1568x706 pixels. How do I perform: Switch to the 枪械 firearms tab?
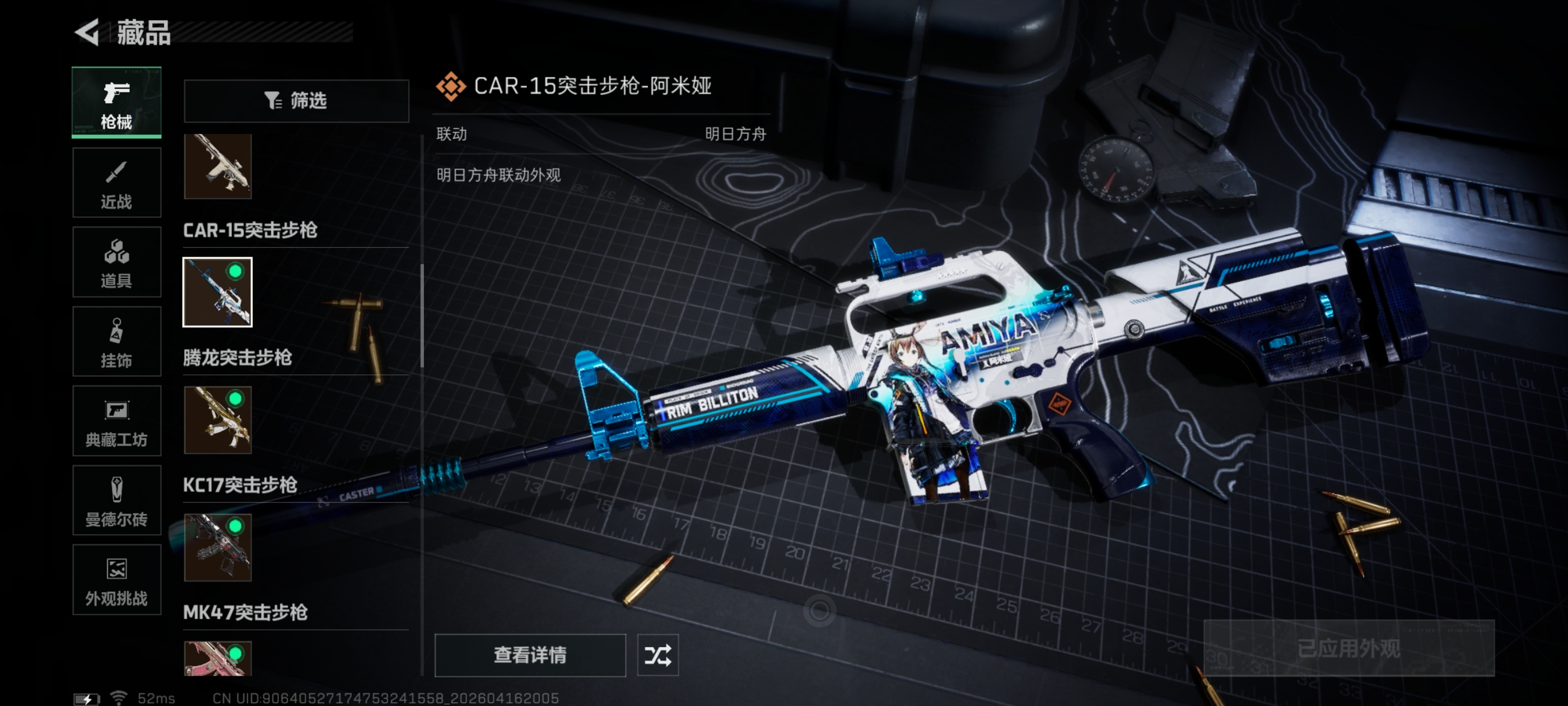[116, 103]
